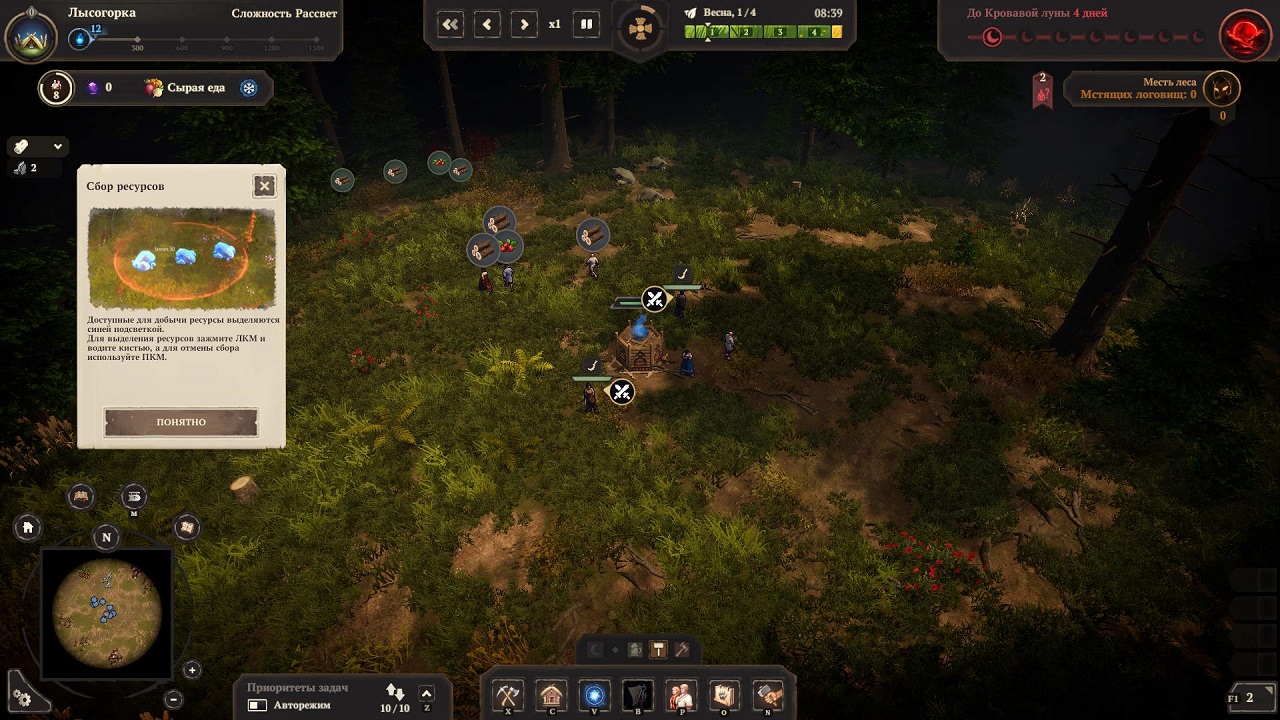Expand the resources dropdown arrow
Image resolution: width=1280 pixels, height=720 pixels.
pyautogui.click(x=58, y=146)
